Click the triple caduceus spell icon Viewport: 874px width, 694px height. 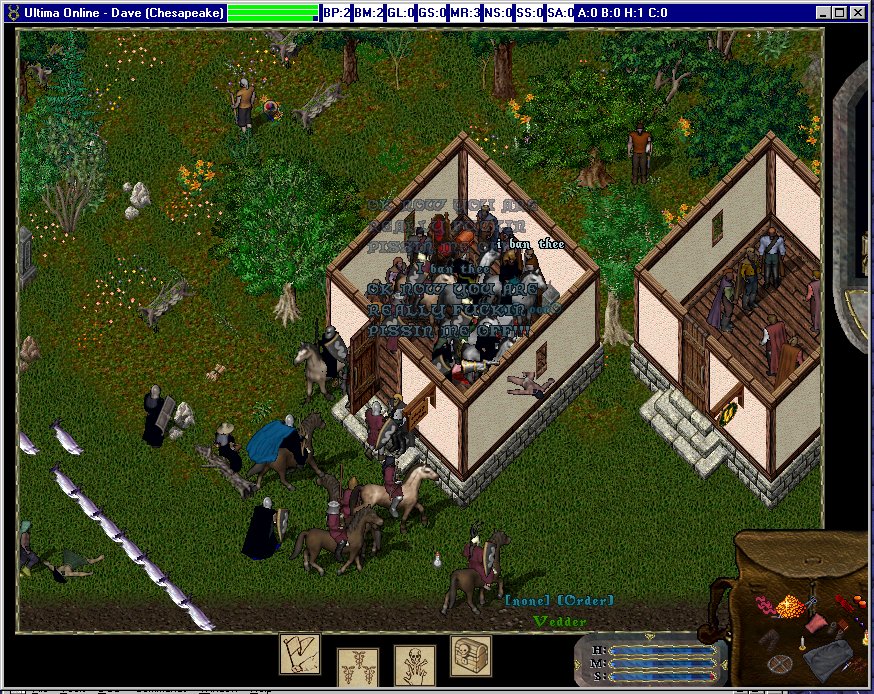click(358, 666)
